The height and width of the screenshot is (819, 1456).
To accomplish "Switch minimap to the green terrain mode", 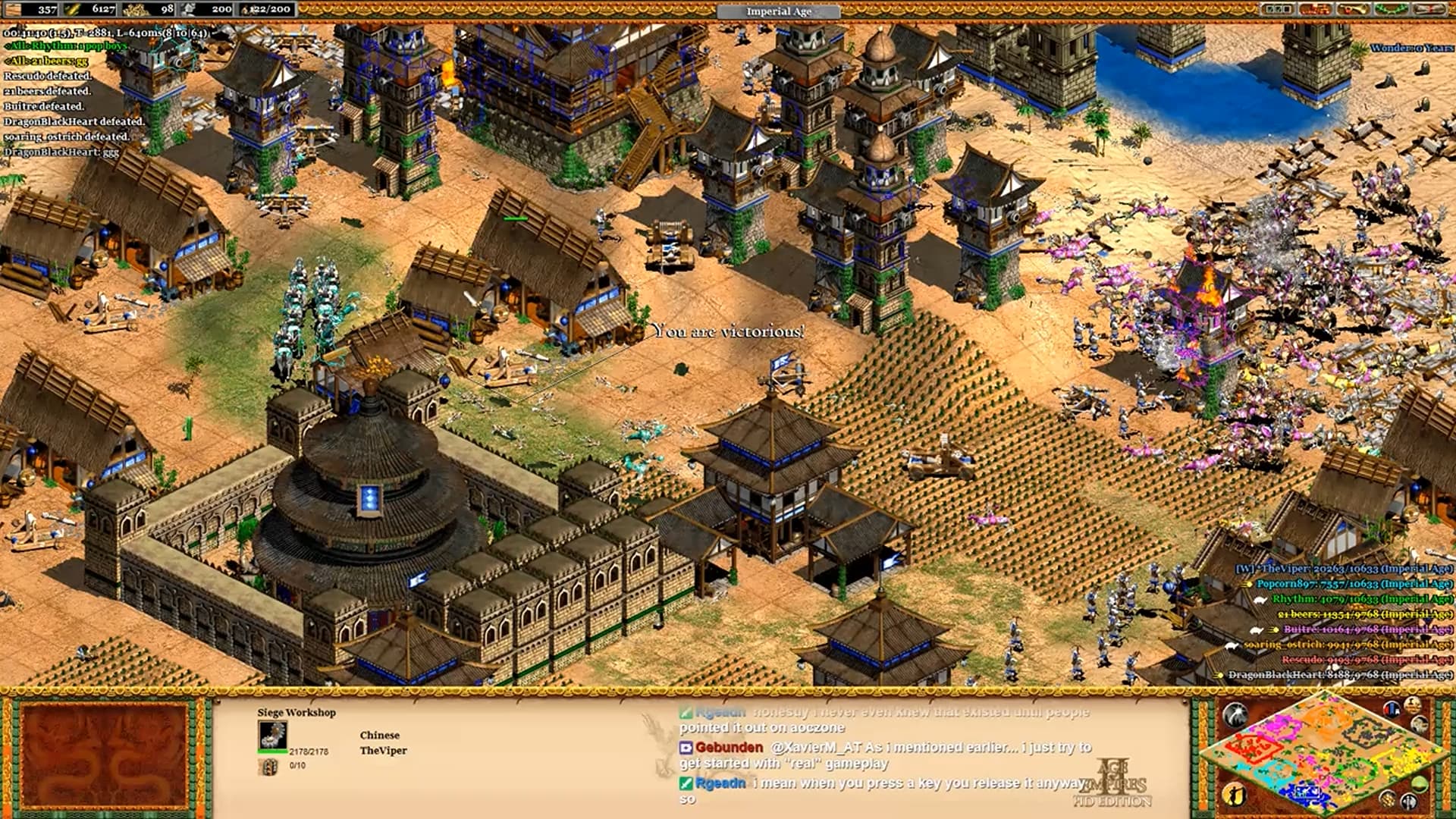I will 1419,784.
